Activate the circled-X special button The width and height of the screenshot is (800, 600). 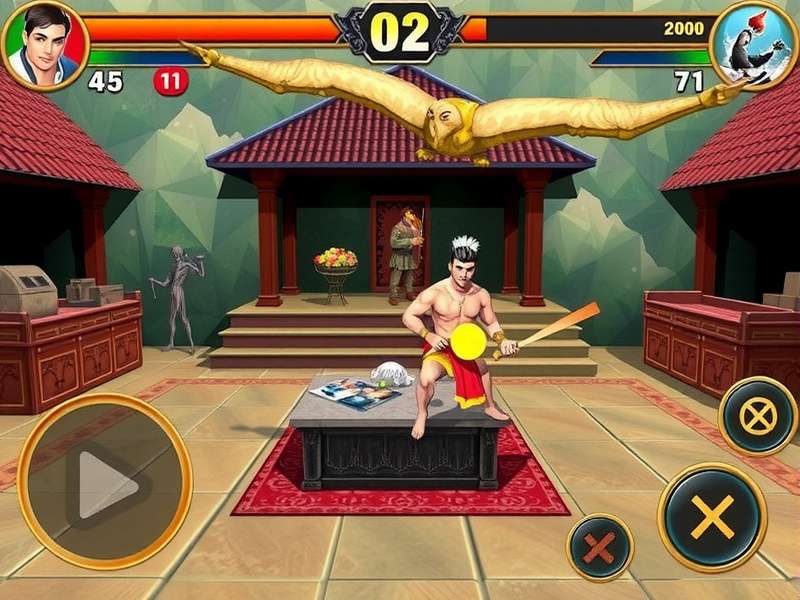(757, 415)
